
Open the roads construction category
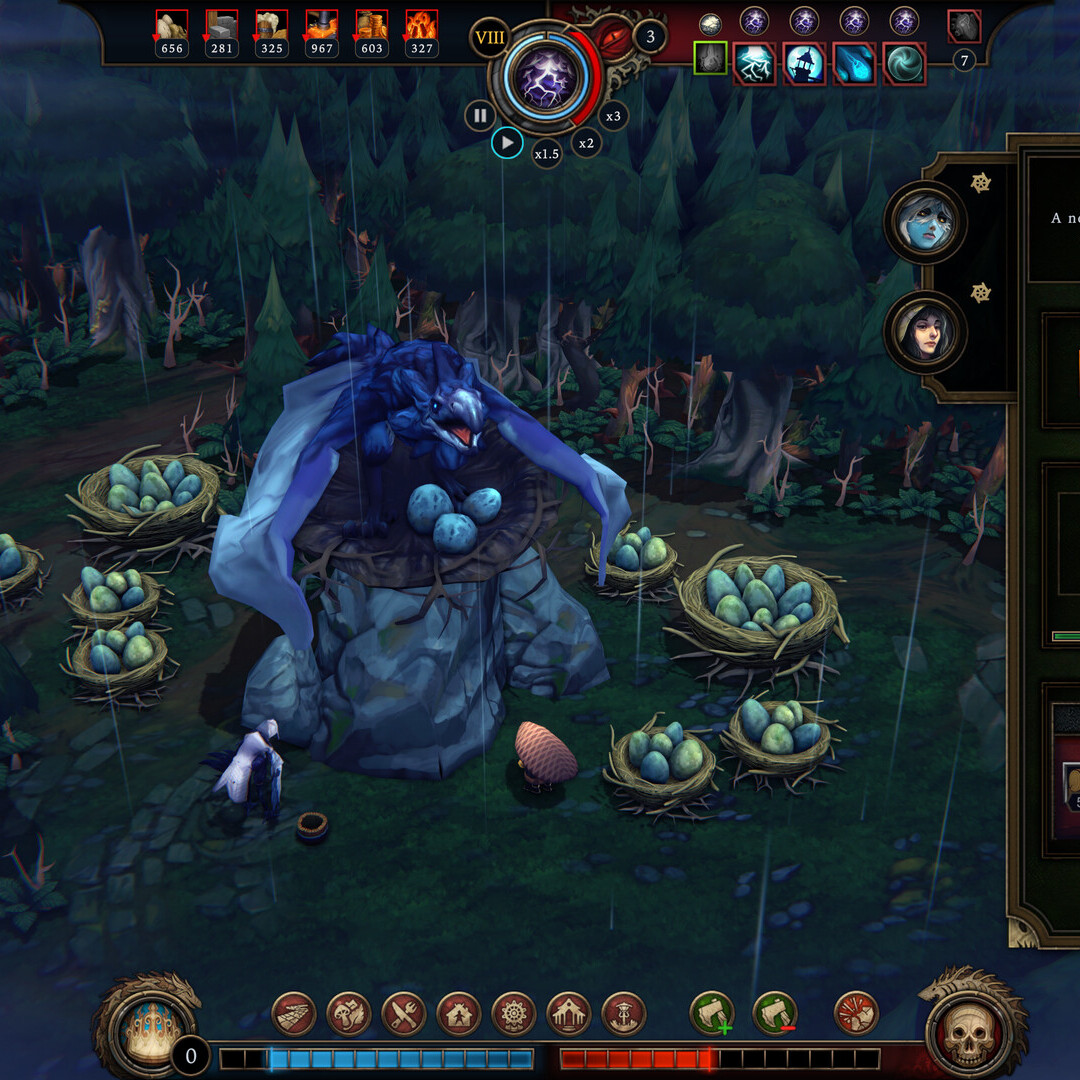(294, 1013)
